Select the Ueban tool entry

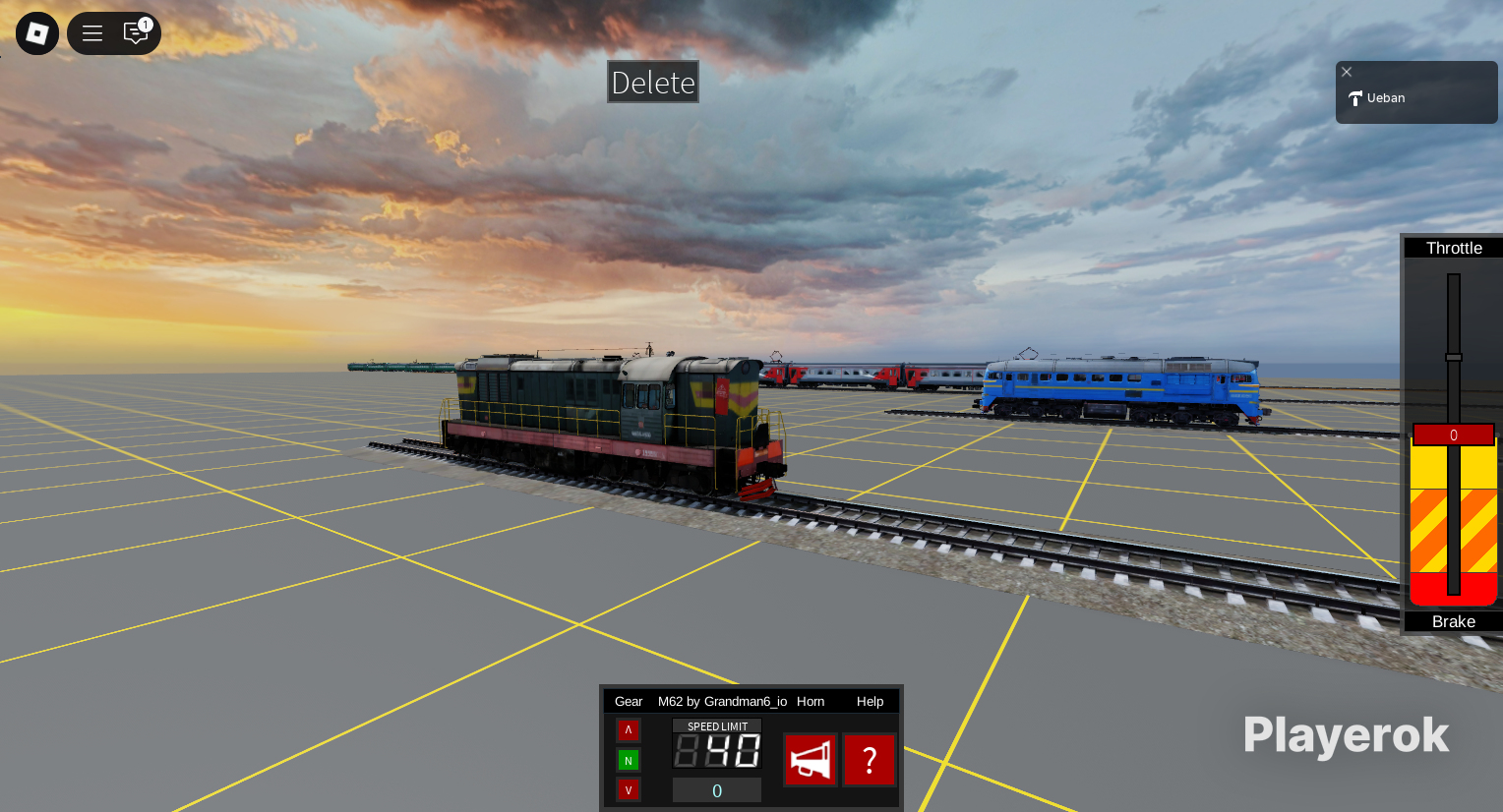pos(1386,97)
